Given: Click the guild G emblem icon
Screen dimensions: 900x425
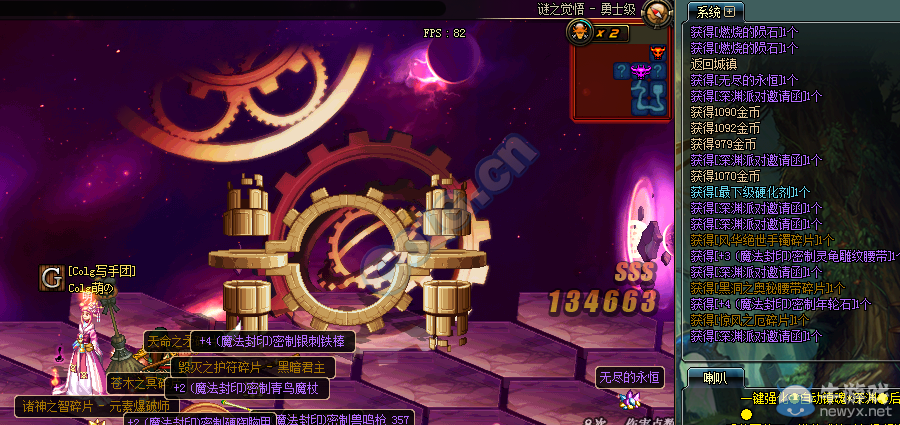Looking at the screenshot, I should pos(52,277).
